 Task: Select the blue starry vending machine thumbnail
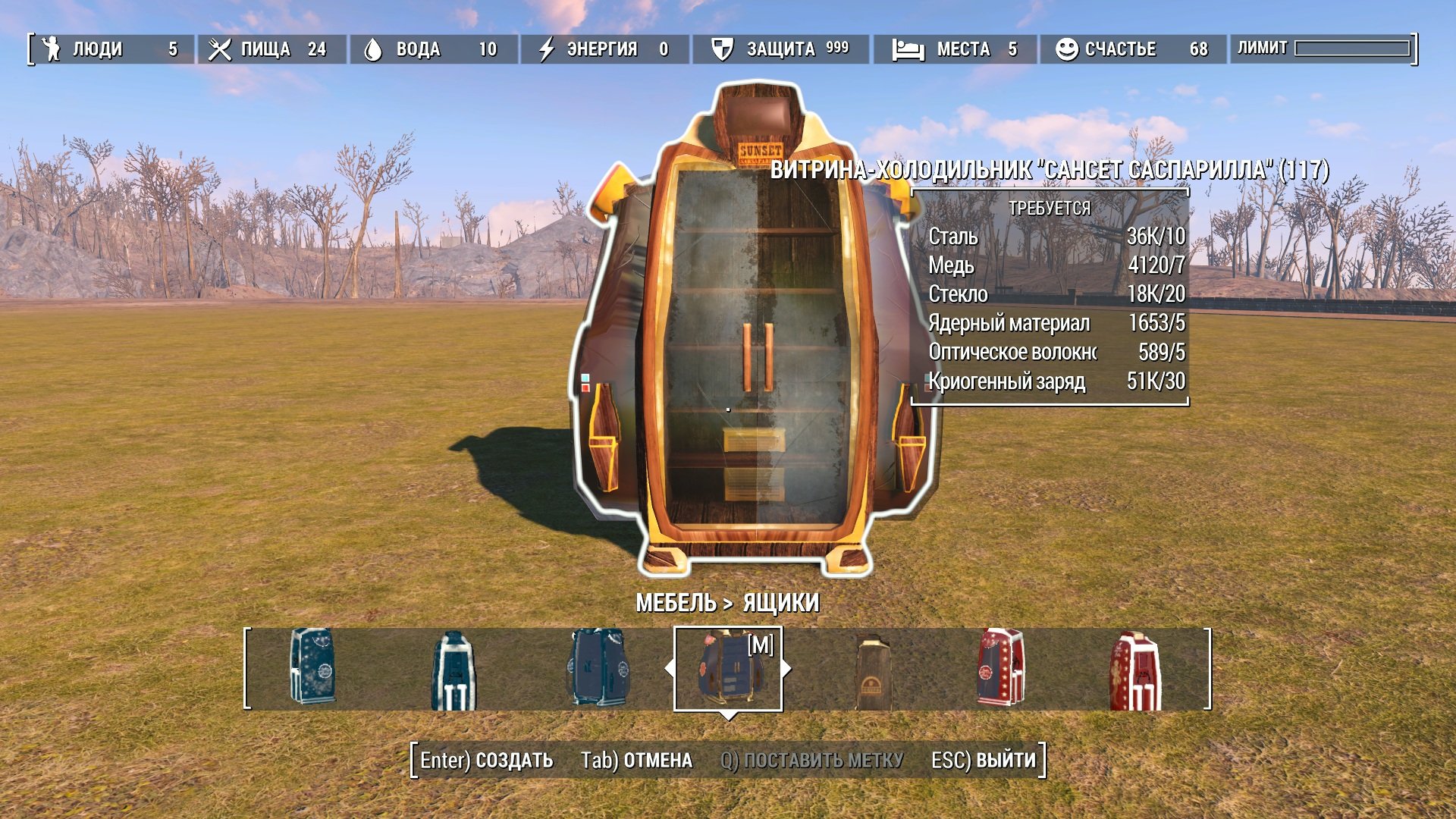click(x=313, y=667)
